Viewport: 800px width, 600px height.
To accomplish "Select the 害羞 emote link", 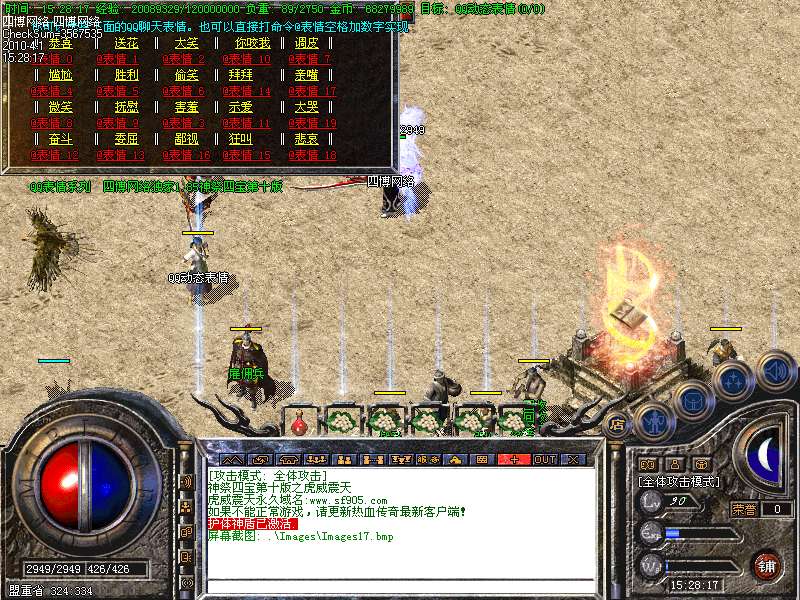I will [x=187, y=107].
